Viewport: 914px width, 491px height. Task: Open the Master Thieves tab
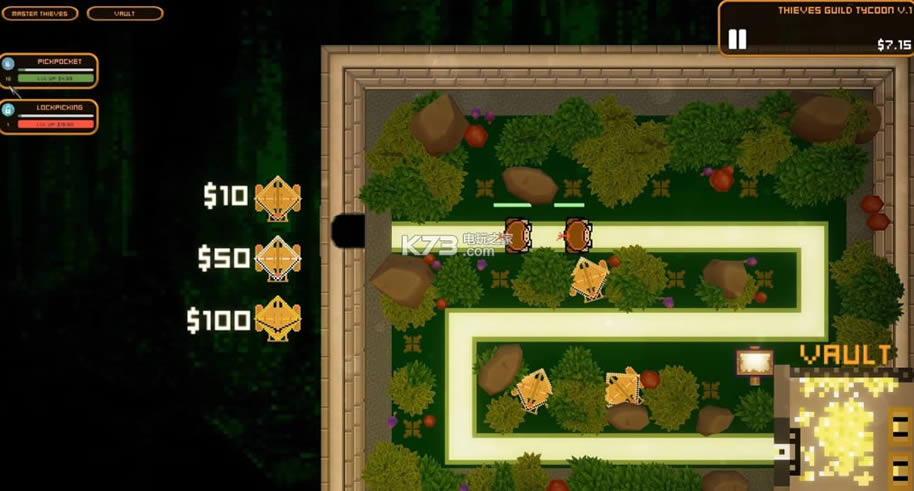click(x=40, y=14)
